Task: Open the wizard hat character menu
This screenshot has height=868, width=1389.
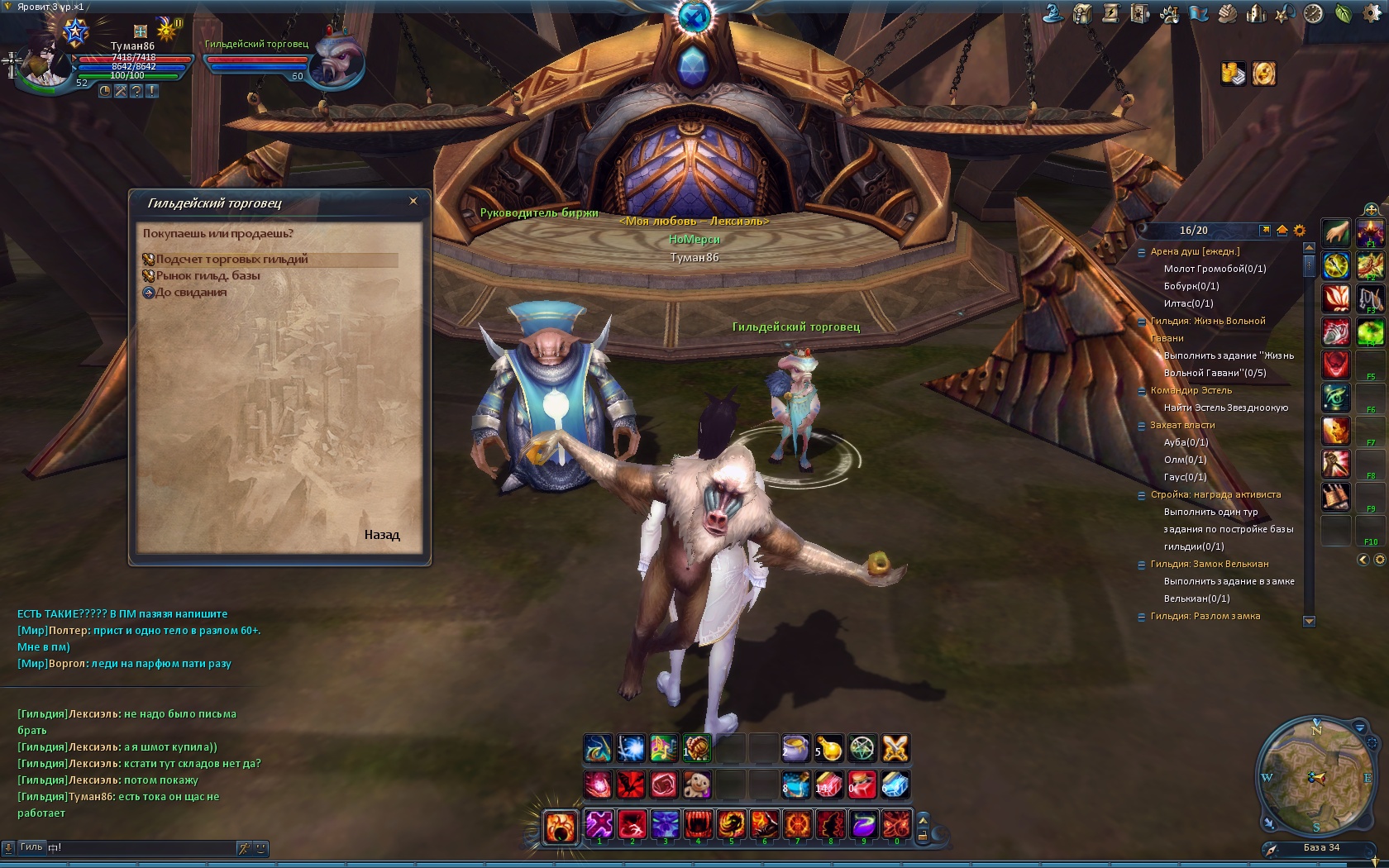Action: tap(1052, 14)
